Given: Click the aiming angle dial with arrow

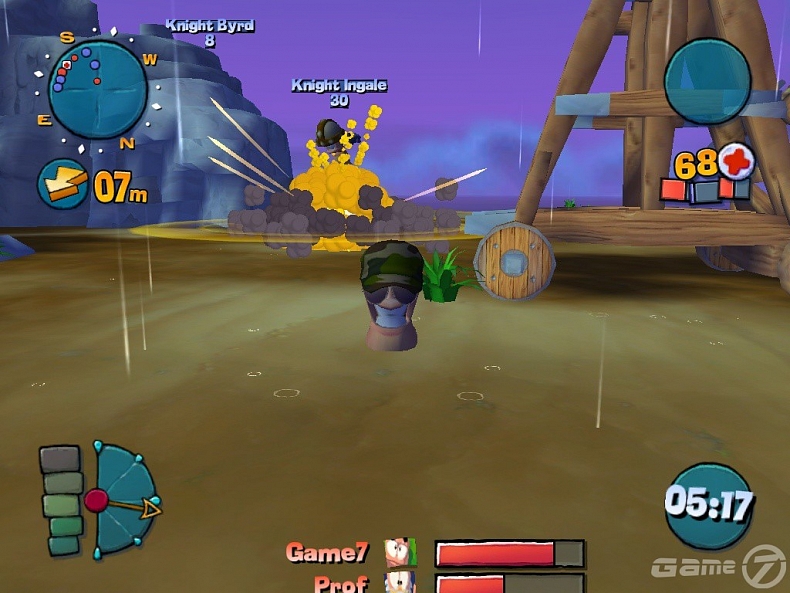Looking at the screenshot, I should coord(122,500).
